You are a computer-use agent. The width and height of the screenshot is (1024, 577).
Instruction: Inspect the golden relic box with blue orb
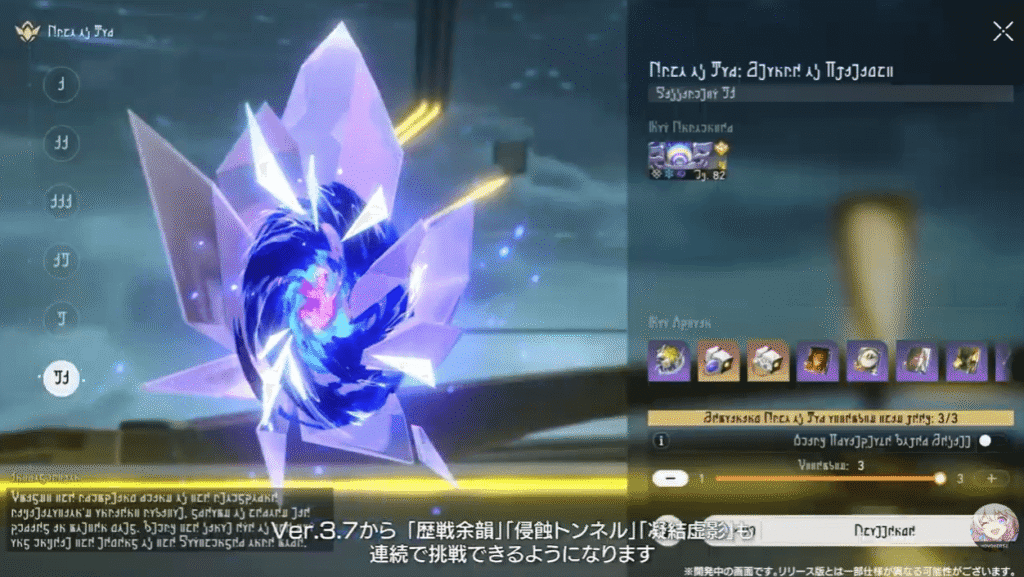(x=718, y=361)
